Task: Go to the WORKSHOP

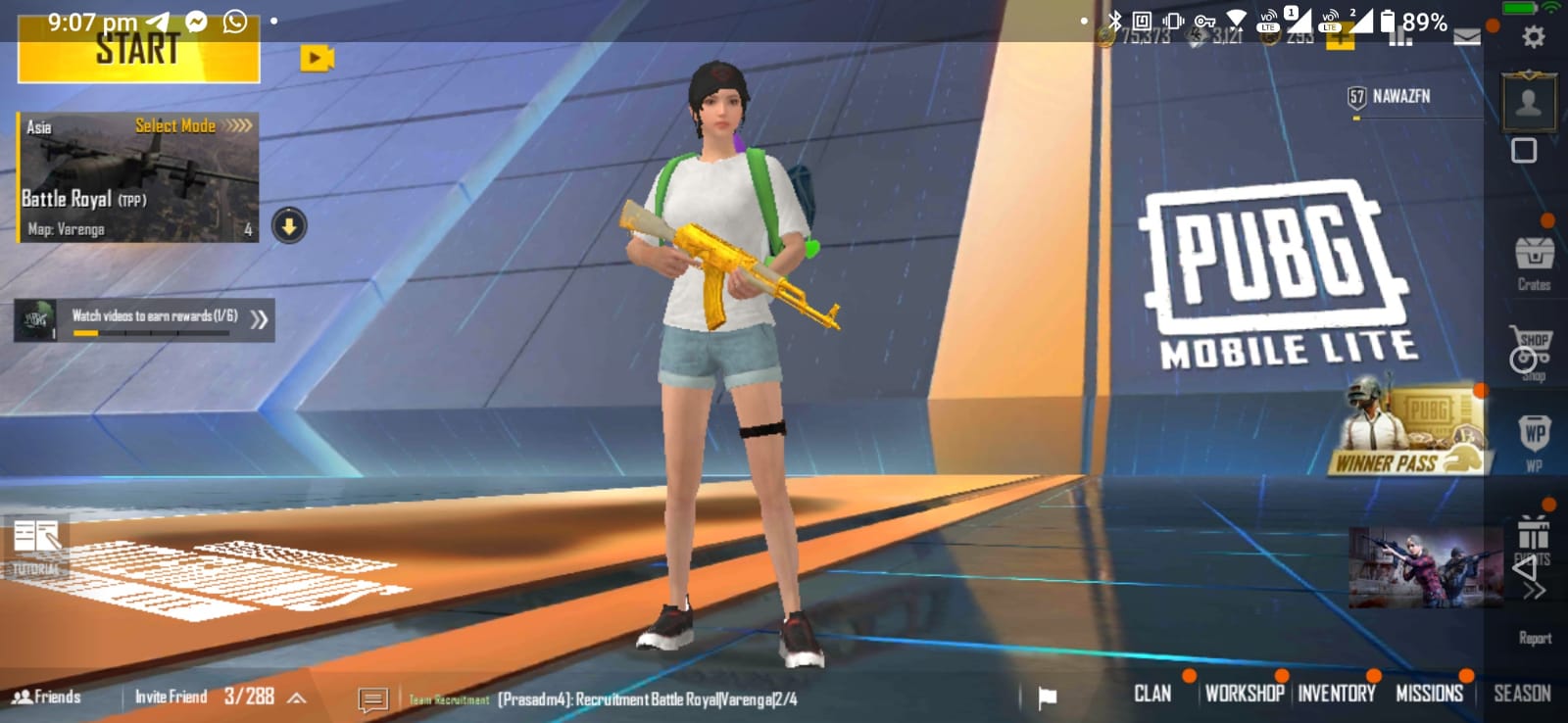Action: click(x=1244, y=694)
